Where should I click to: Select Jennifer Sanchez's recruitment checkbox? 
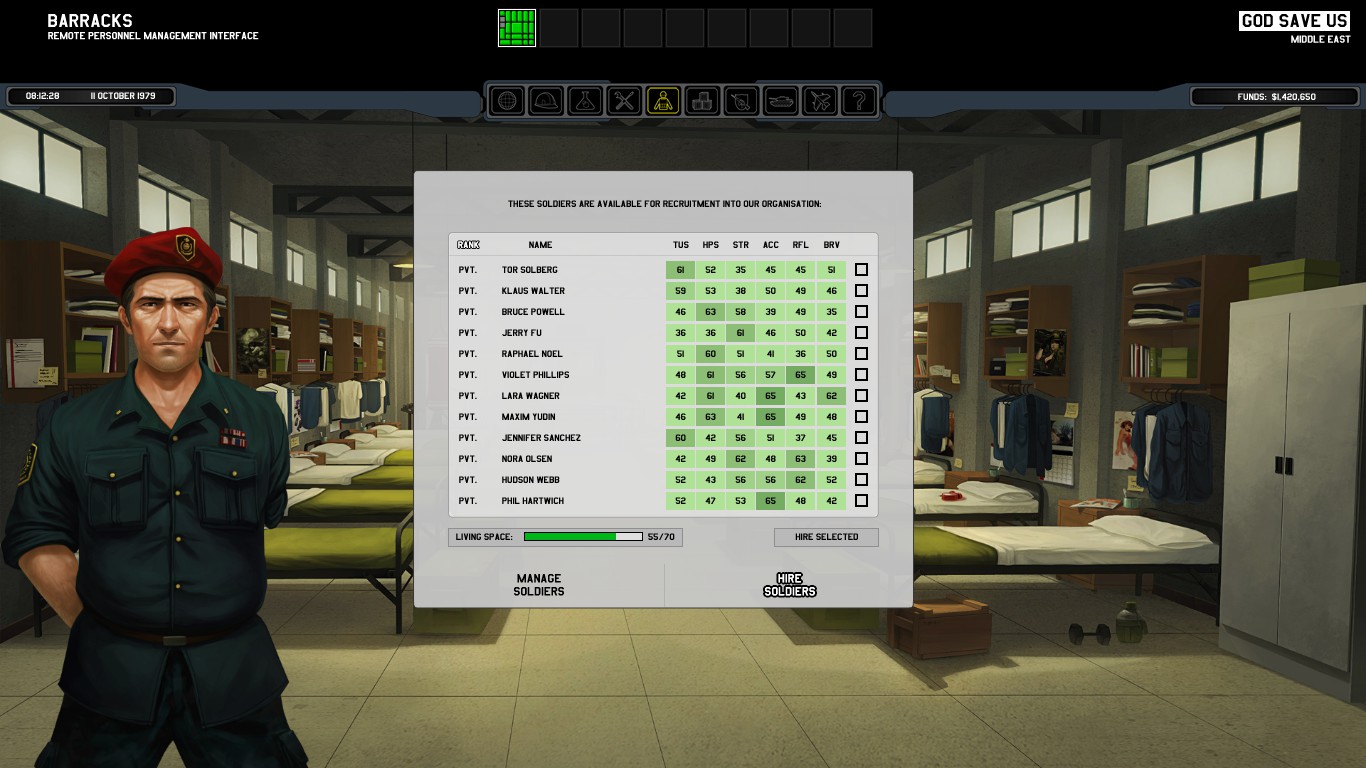(x=861, y=438)
